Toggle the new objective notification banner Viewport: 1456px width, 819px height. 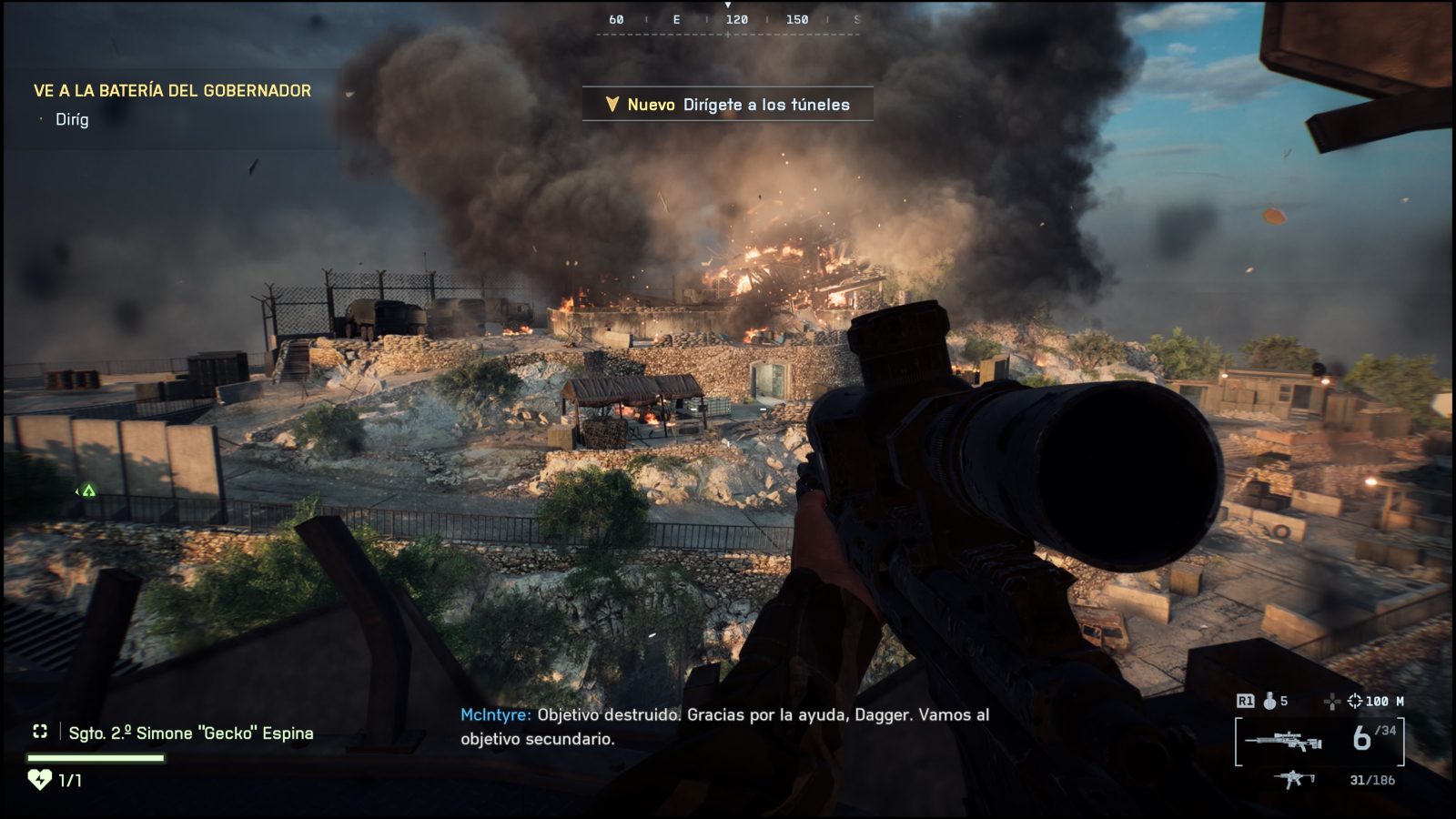[x=726, y=104]
